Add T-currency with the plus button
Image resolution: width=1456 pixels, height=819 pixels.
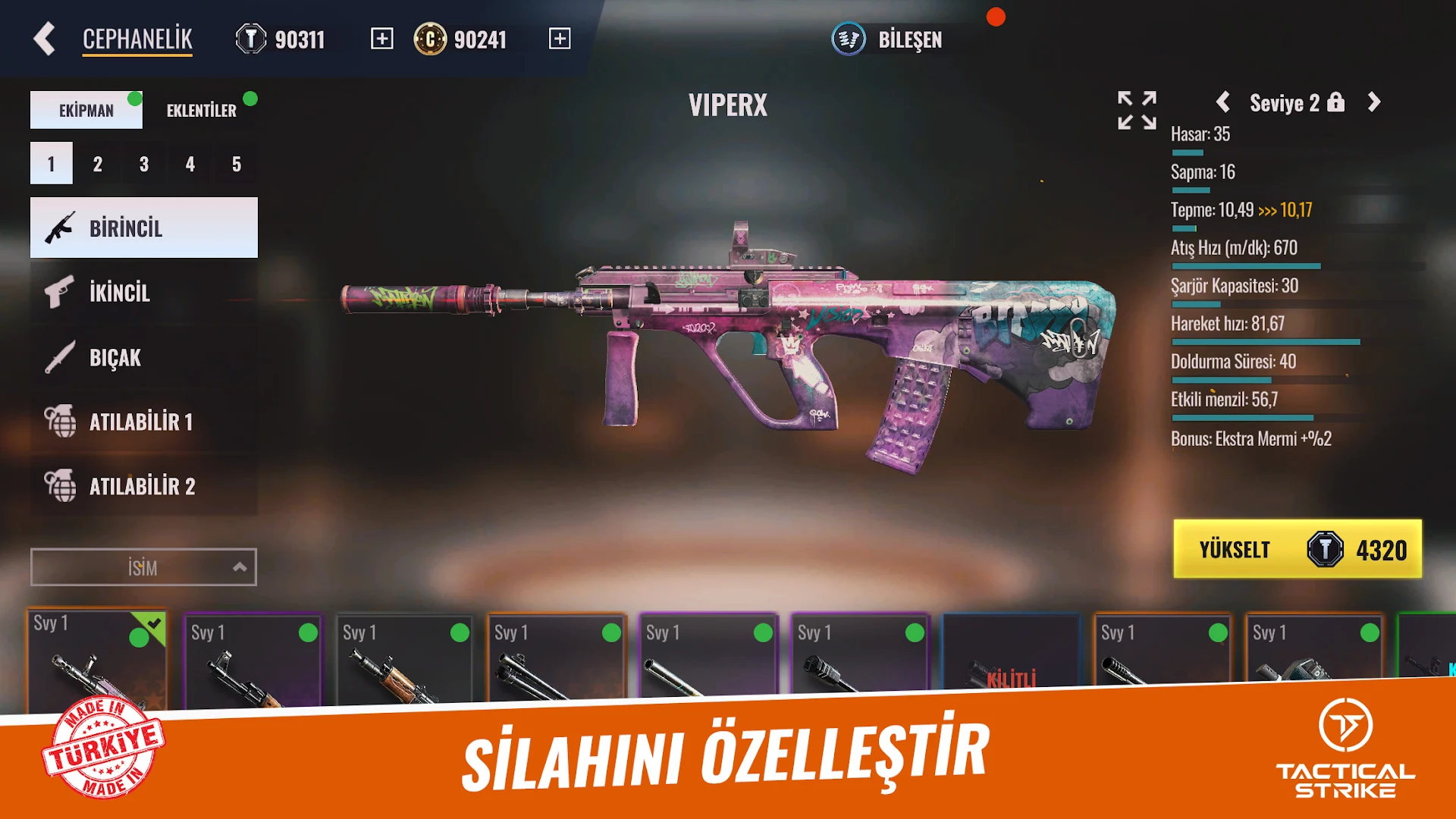click(381, 38)
